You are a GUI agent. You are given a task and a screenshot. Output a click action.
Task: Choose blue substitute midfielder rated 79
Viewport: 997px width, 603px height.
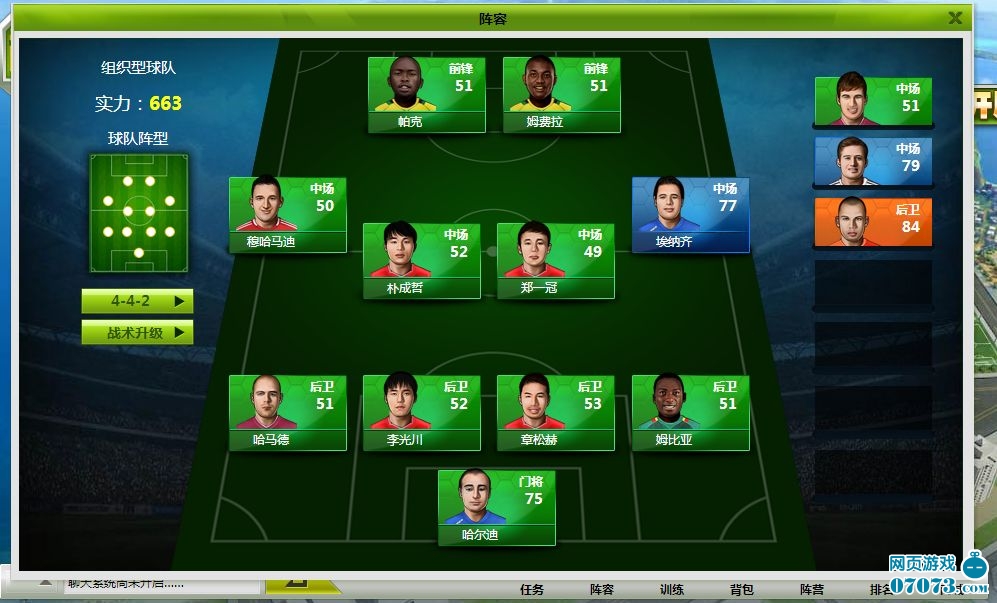873,162
